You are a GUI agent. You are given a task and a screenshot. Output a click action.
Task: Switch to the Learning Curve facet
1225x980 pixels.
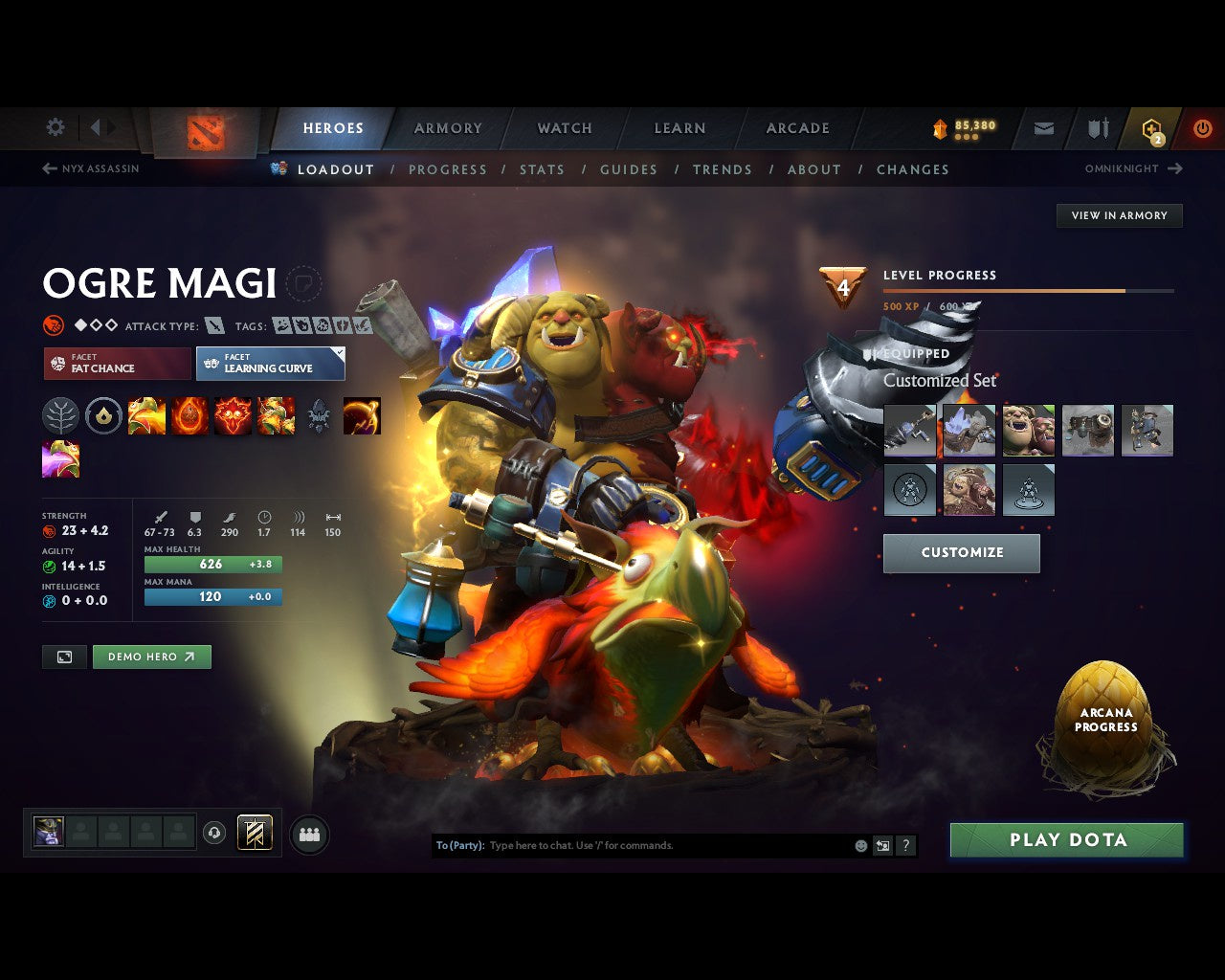270,364
